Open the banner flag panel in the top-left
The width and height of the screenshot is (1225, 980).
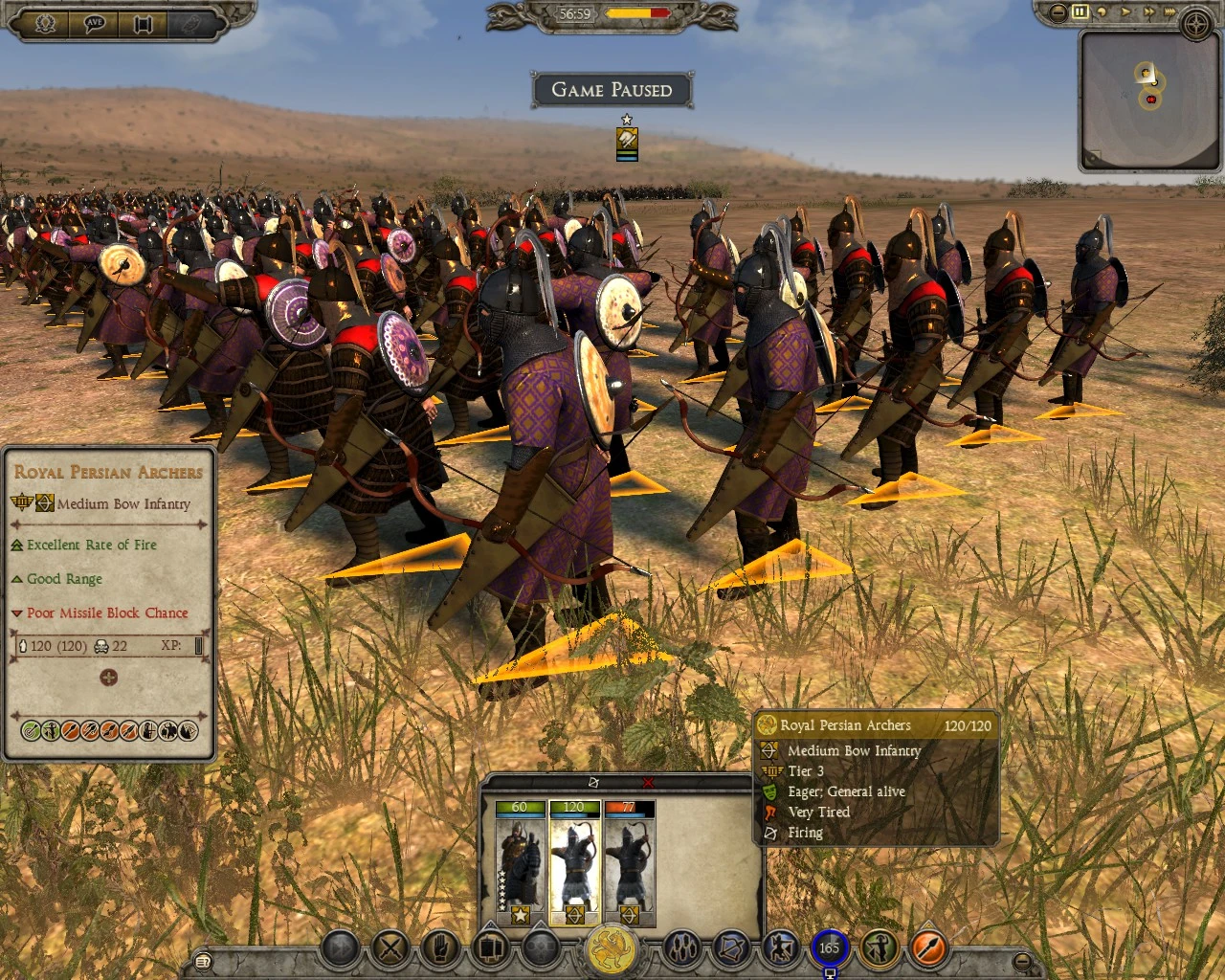pos(143,25)
